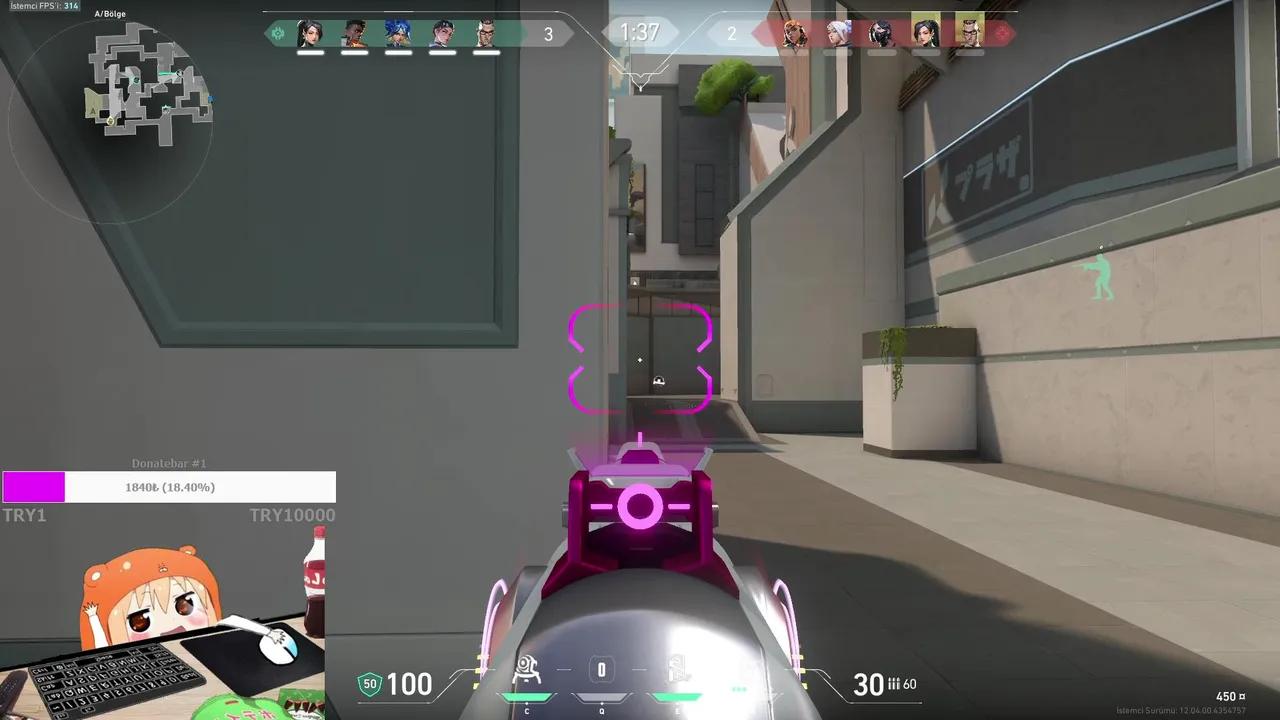Expand the round timer showing 1:37
The image size is (1280, 720).
pyautogui.click(x=639, y=32)
